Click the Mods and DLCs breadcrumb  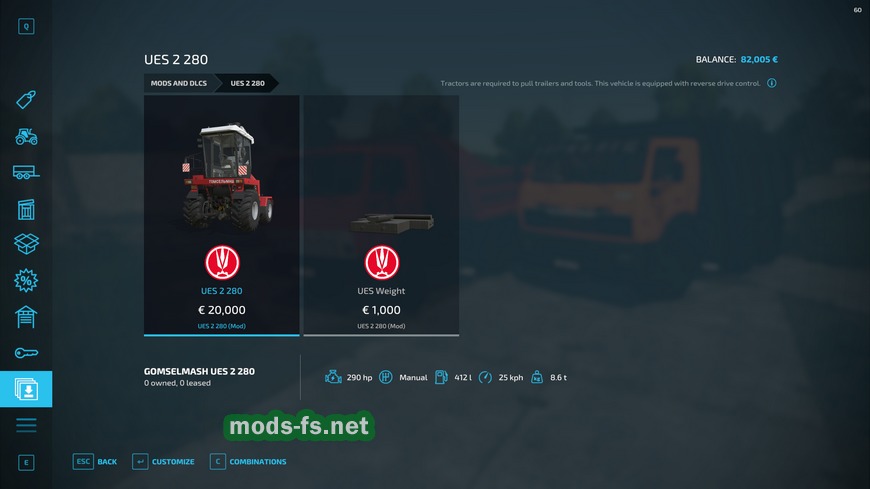pos(179,83)
